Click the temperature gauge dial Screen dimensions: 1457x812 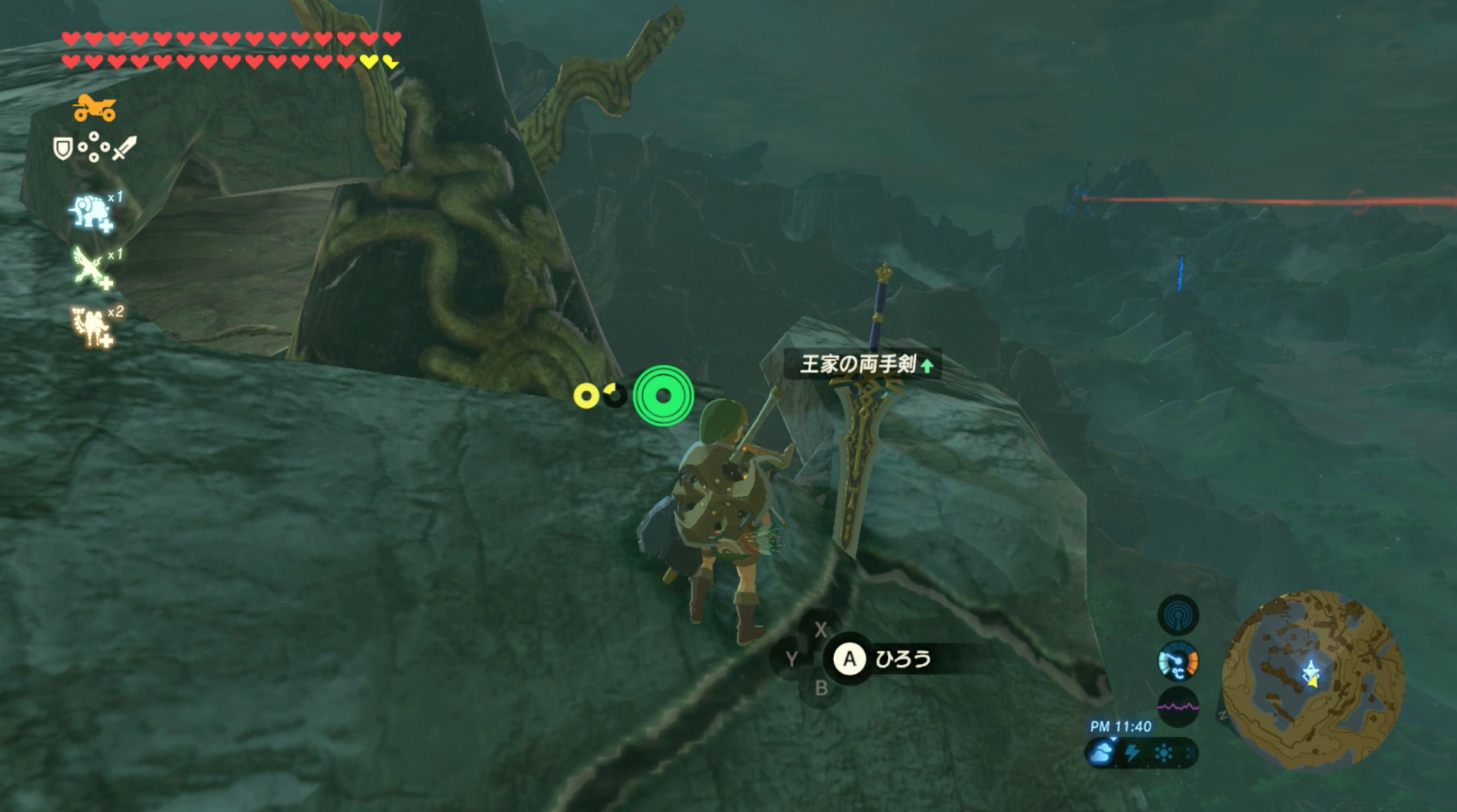[x=1177, y=662]
